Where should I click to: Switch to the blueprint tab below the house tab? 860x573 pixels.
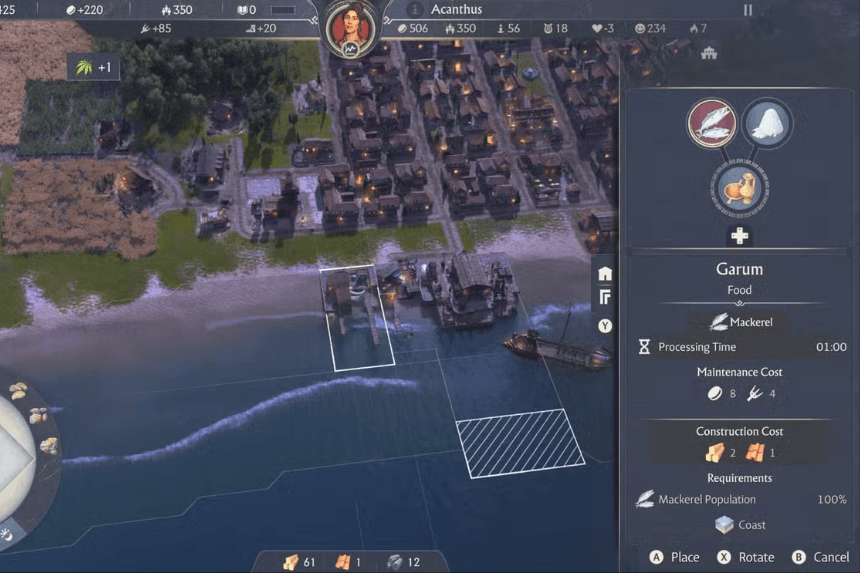pos(605,298)
